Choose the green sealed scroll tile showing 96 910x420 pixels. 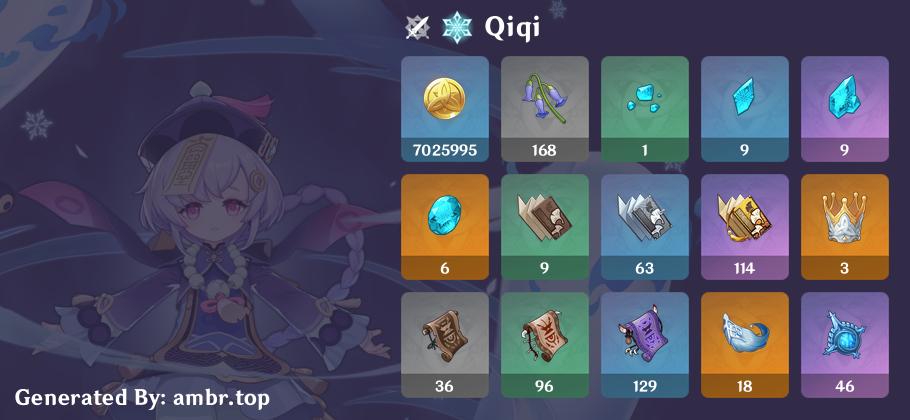click(x=545, y=344)
